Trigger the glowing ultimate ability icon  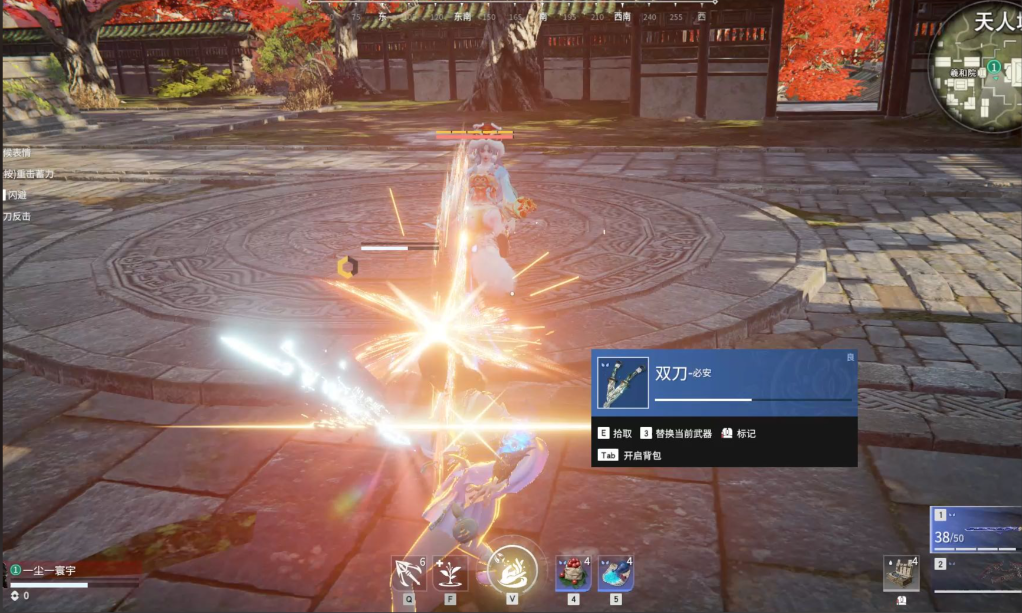pyautogui.click(x=512, y=571)
